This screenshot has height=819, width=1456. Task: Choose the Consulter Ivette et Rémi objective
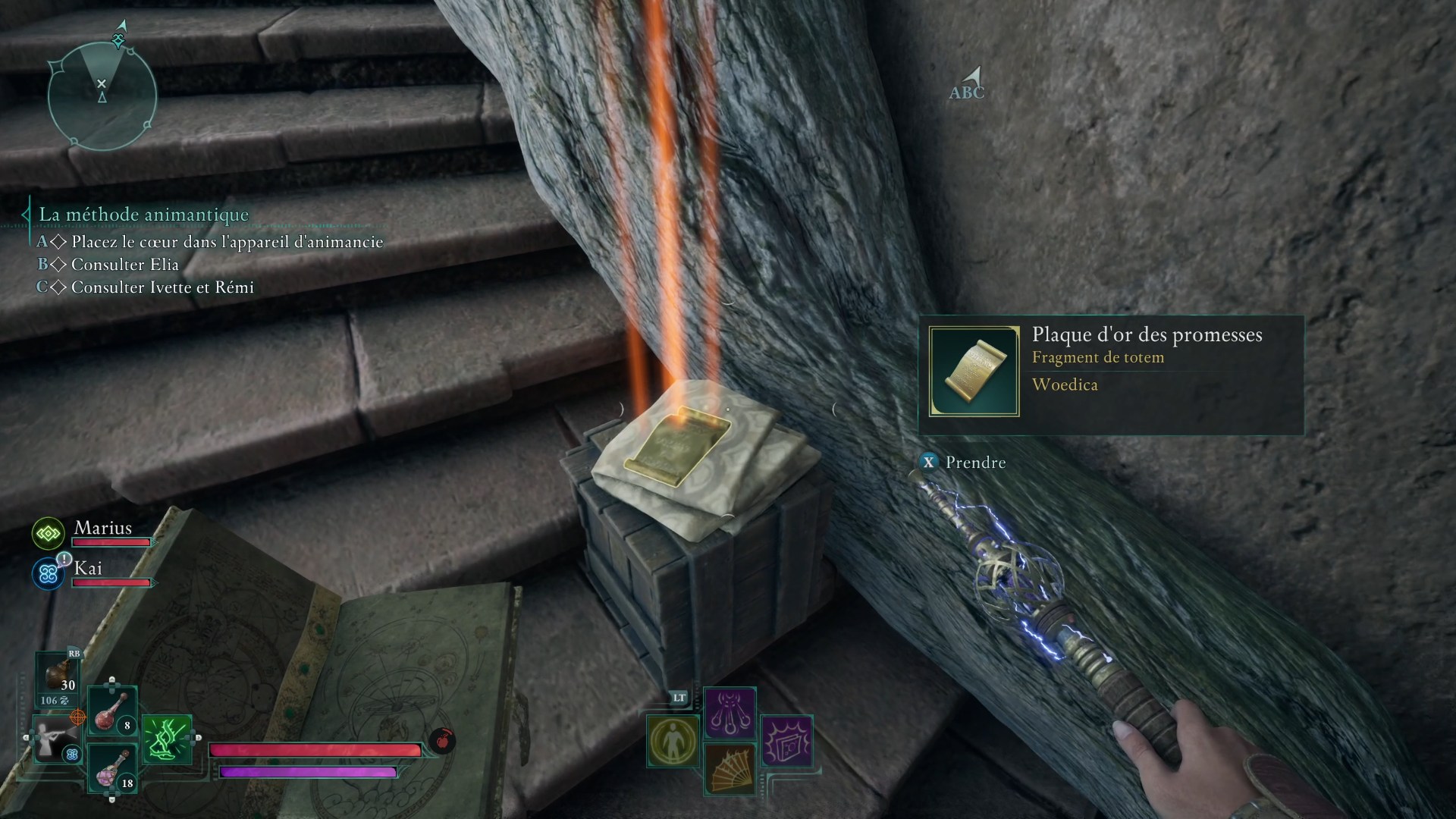pyautogui.click(x=162, y=287)
